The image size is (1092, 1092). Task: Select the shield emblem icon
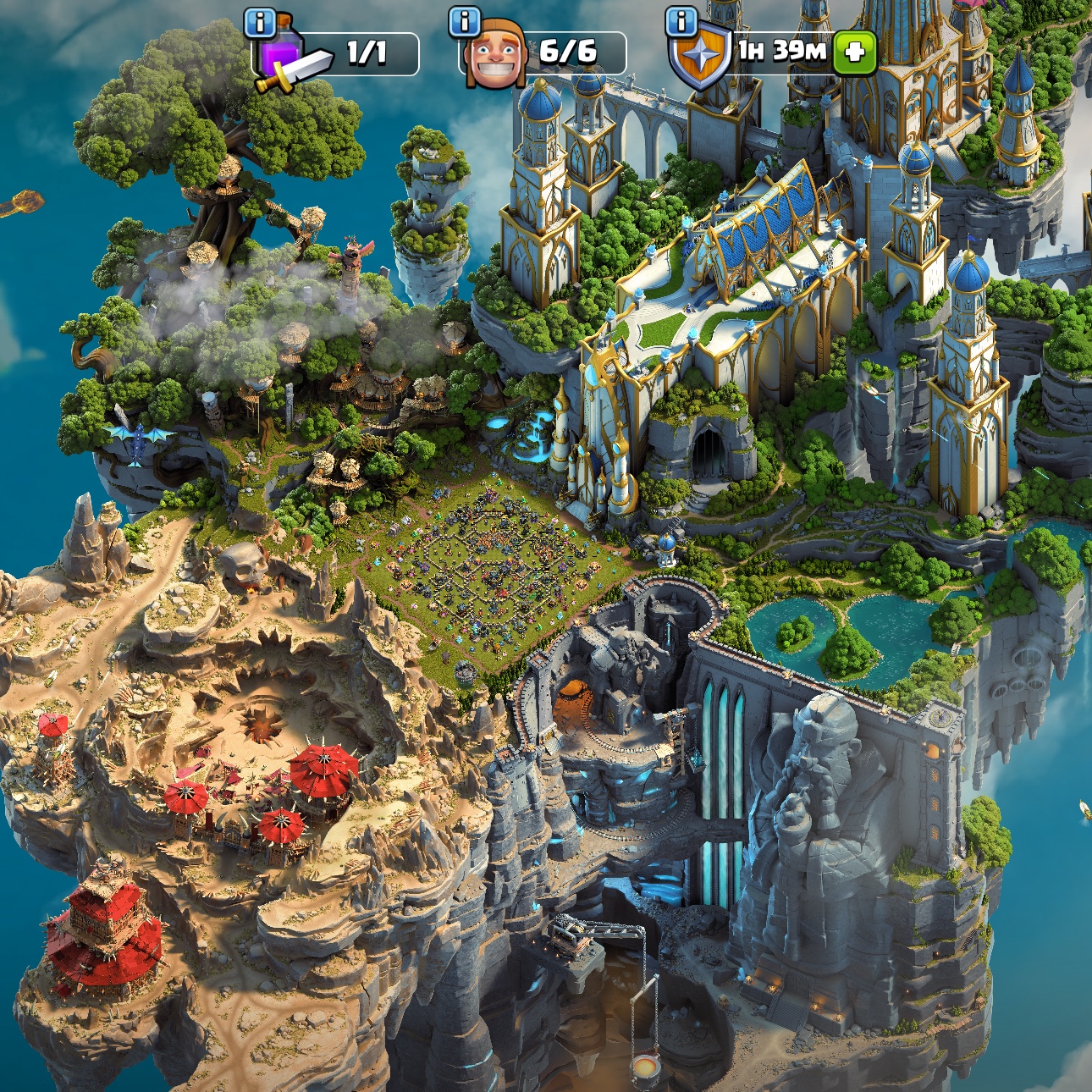[x=699, y=58]
